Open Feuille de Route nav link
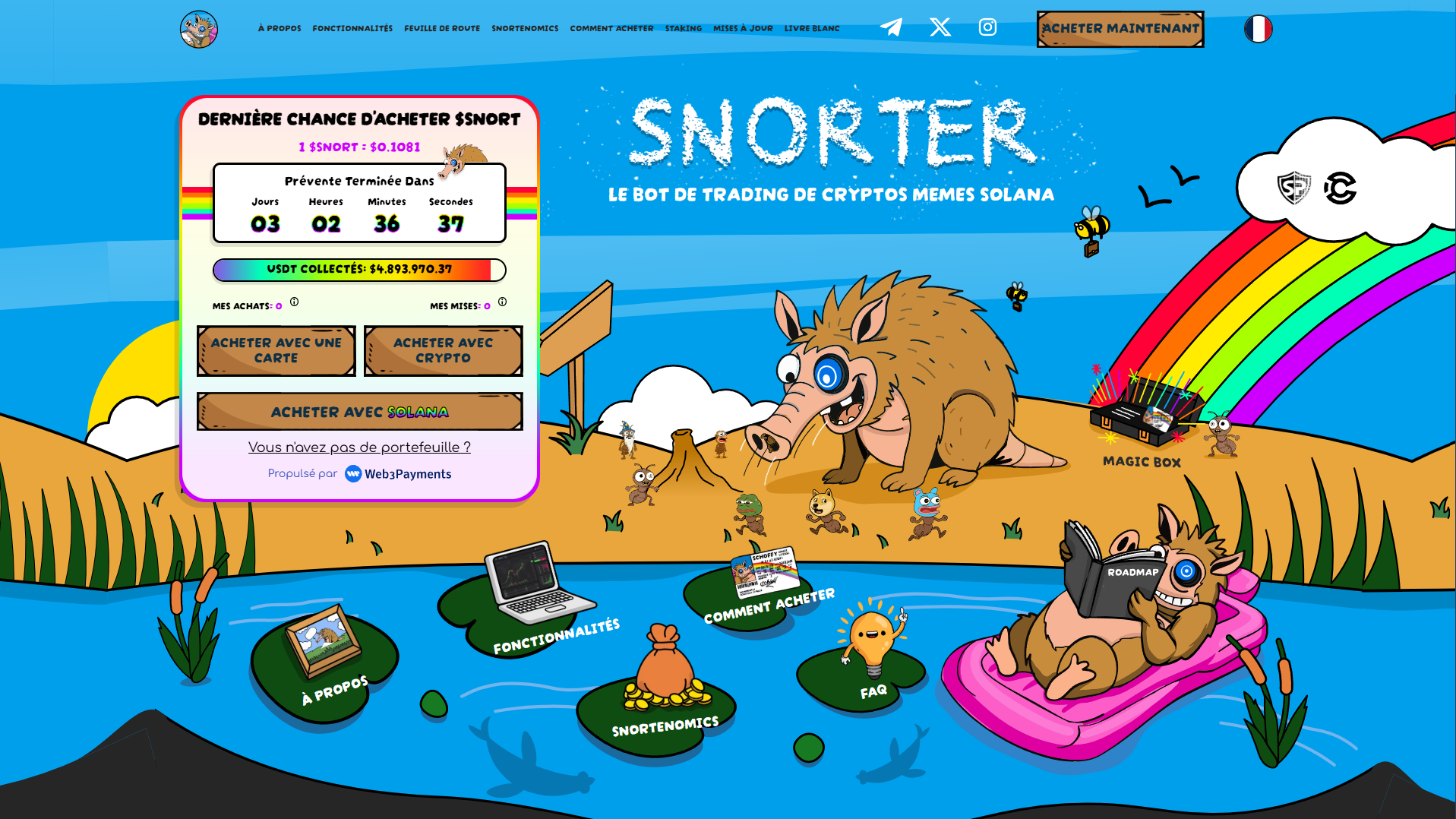The image size is (1456, 819). (x=442, y=29)
